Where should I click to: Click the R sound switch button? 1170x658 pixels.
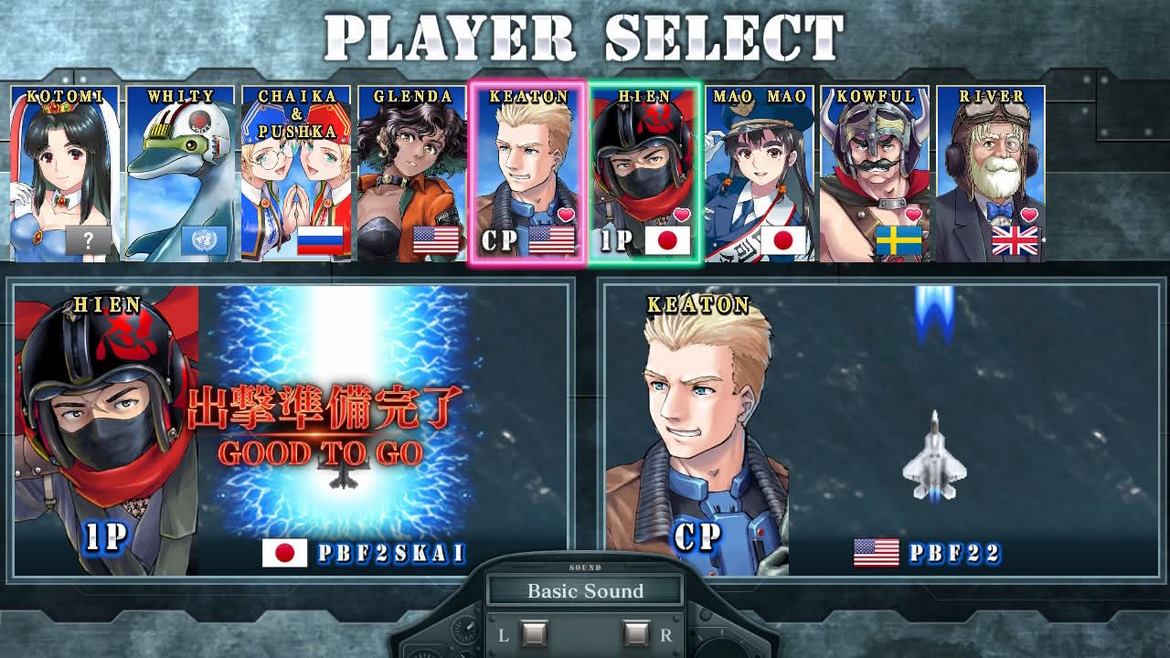pos(636,634)
